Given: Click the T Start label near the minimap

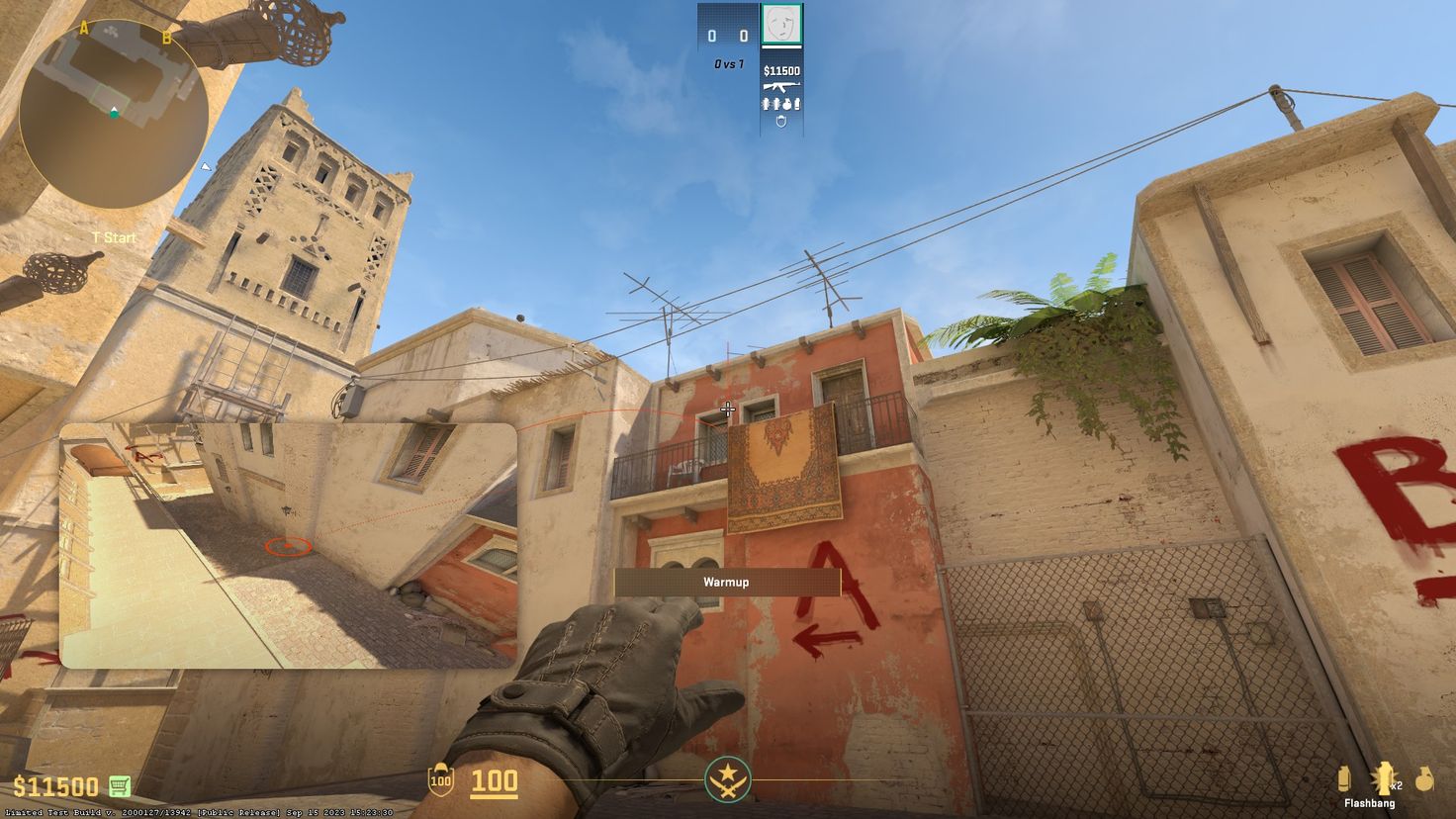Looking at the screenshot, I should point(115,237).
